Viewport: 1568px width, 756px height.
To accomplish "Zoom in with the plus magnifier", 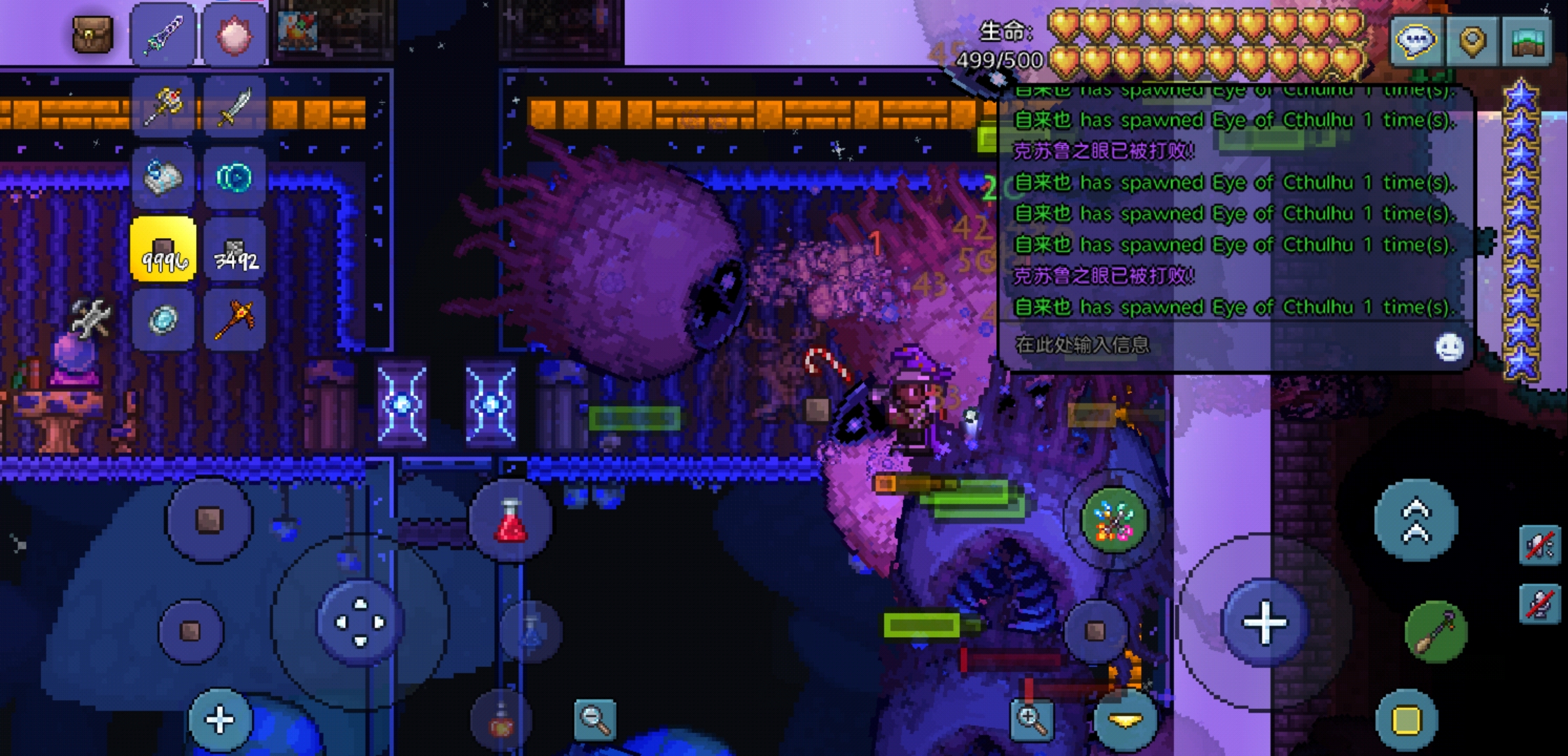I will (x=1031, y=719).
